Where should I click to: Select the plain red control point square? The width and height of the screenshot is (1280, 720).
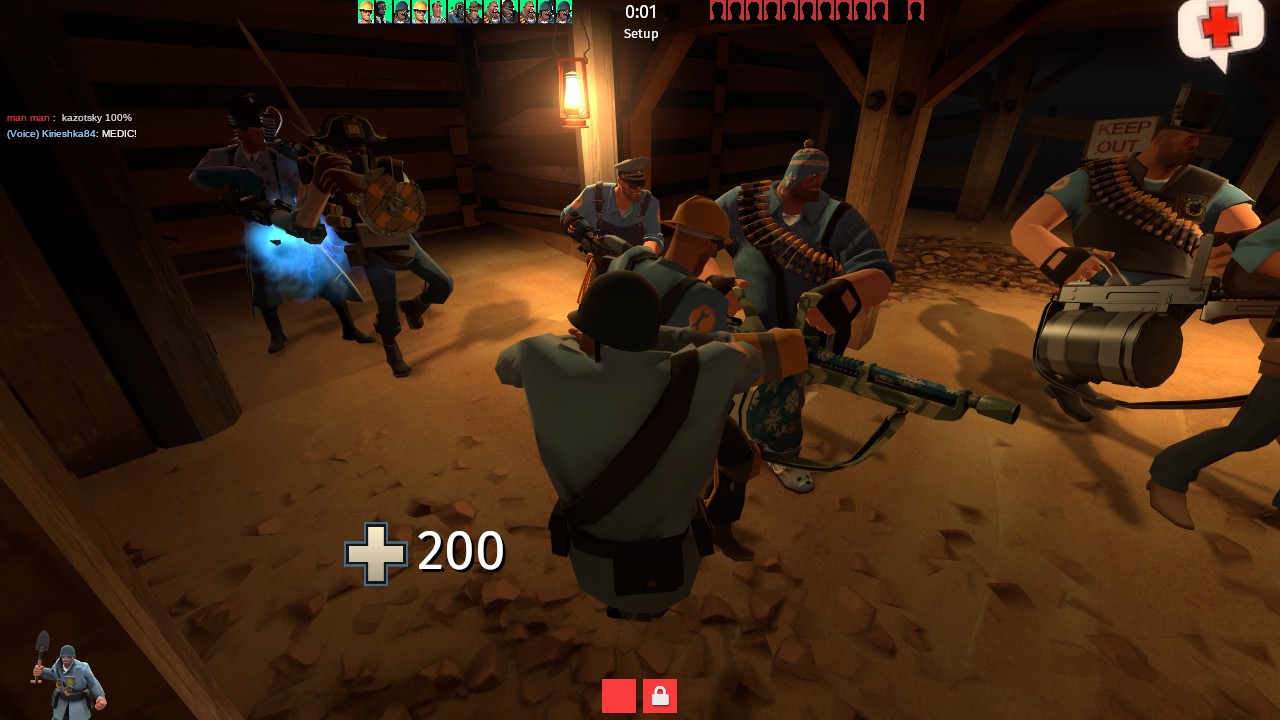[619, 696]
